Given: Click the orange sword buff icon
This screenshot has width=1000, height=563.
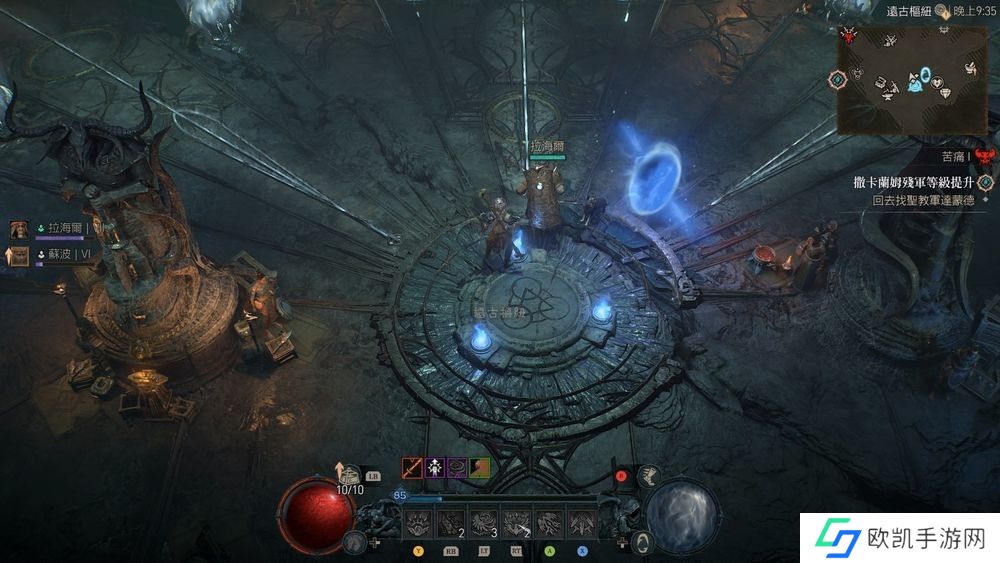Looking at the screenshot, I should [412, 467].
